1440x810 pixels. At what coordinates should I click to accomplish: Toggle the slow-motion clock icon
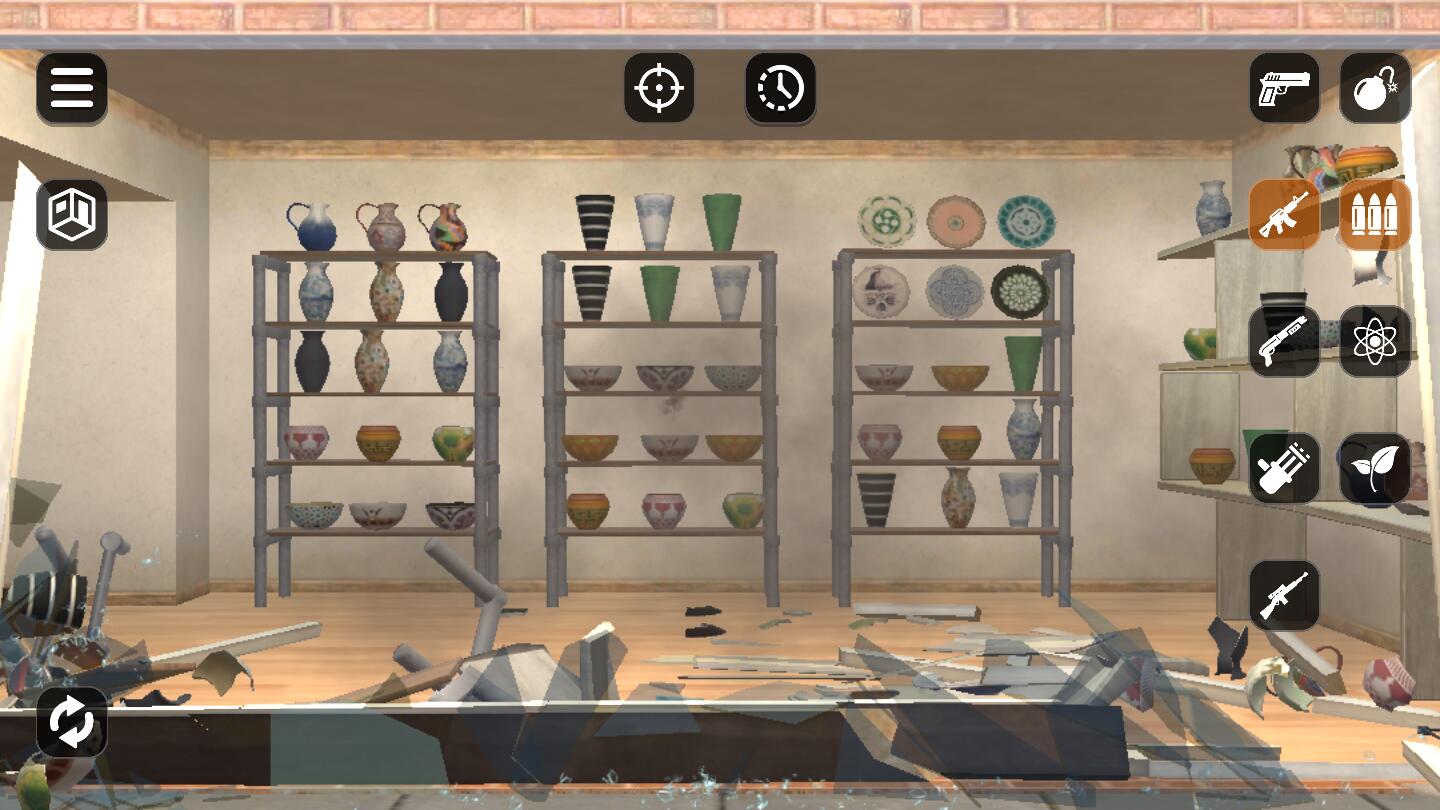[x=780, y=88]
